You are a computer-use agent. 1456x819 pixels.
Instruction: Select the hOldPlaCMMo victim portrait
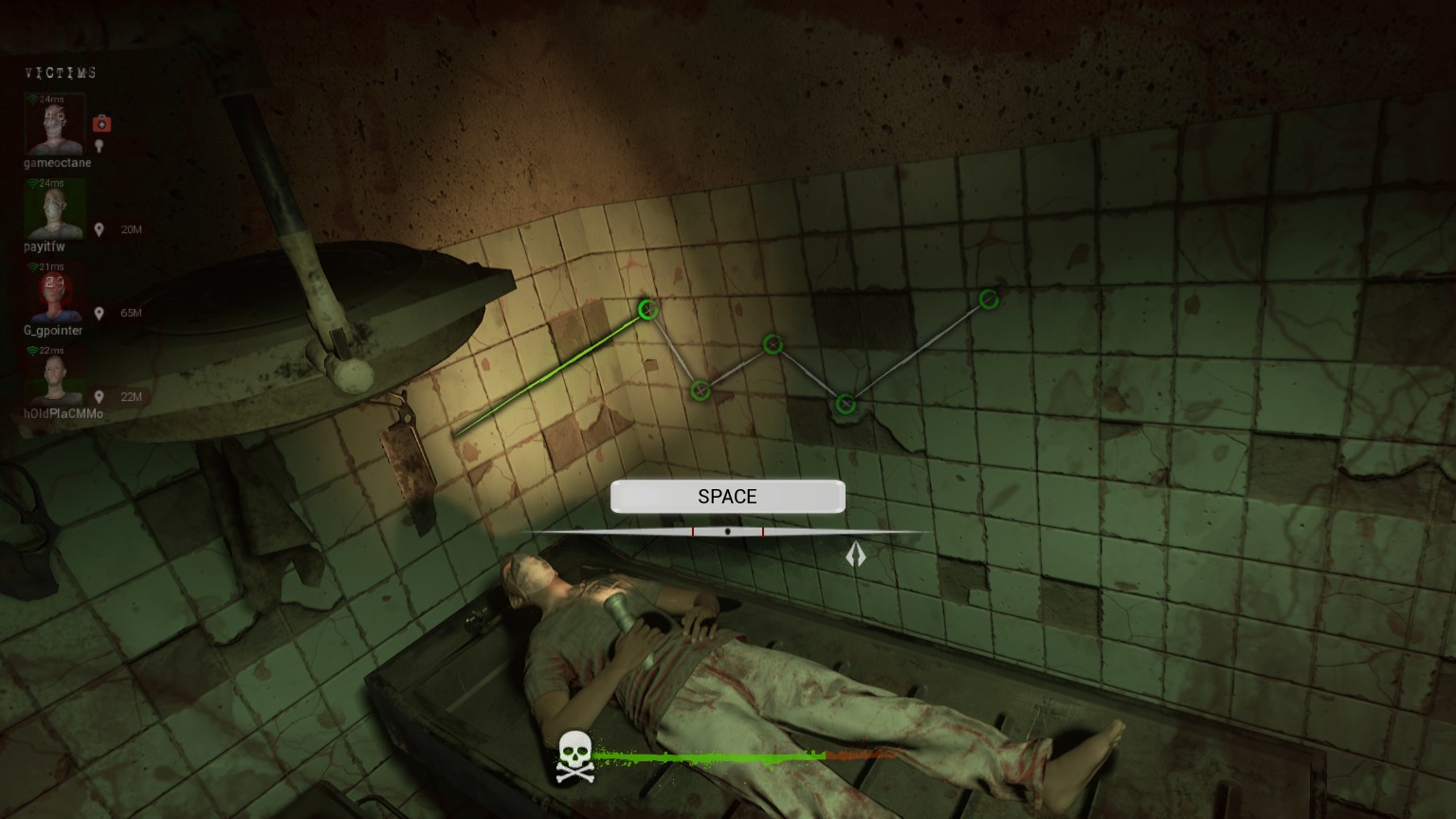pyautogui.click(x=55, y=379)
